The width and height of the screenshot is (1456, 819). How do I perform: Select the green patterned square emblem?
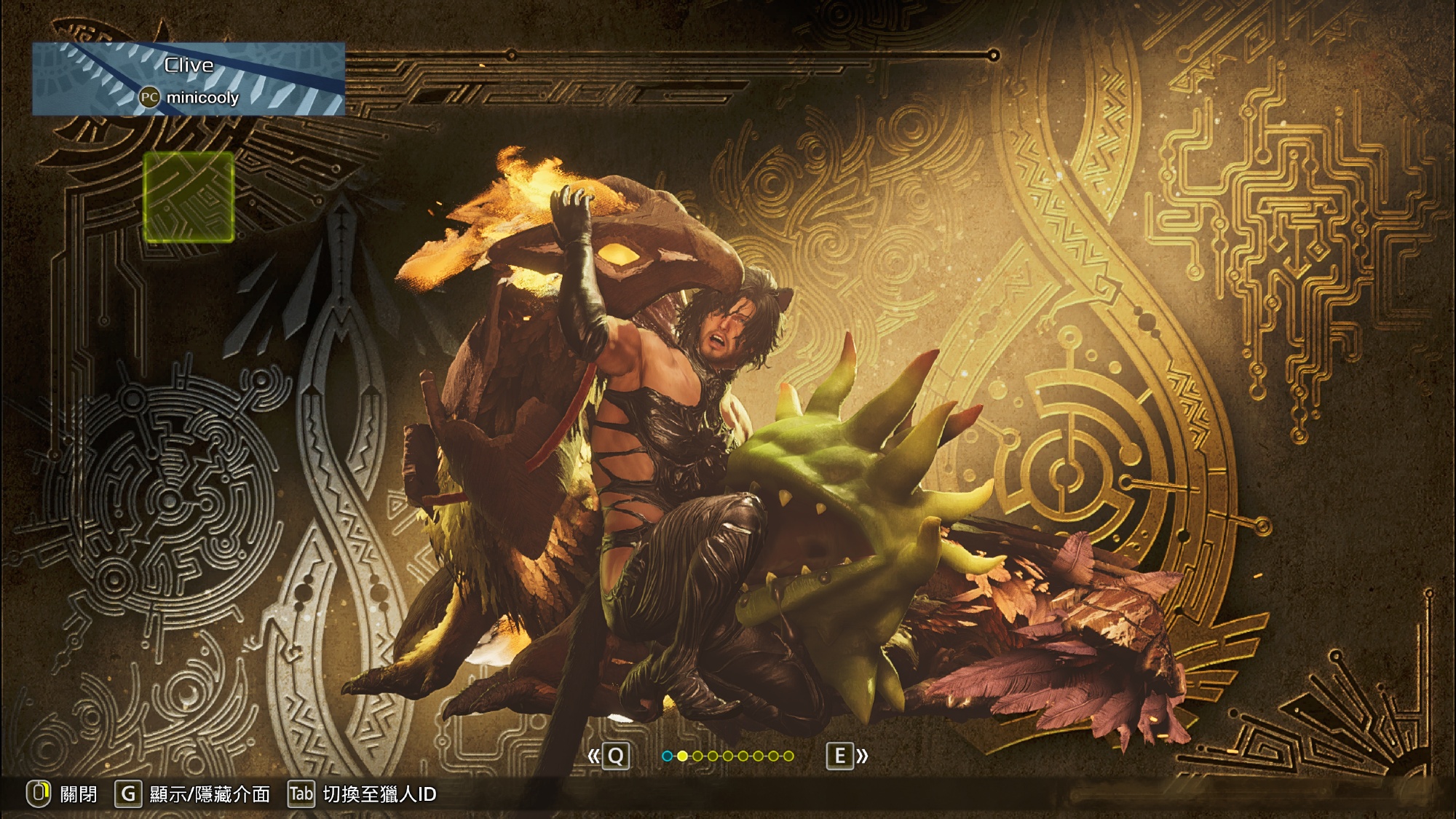click(189, 197)
